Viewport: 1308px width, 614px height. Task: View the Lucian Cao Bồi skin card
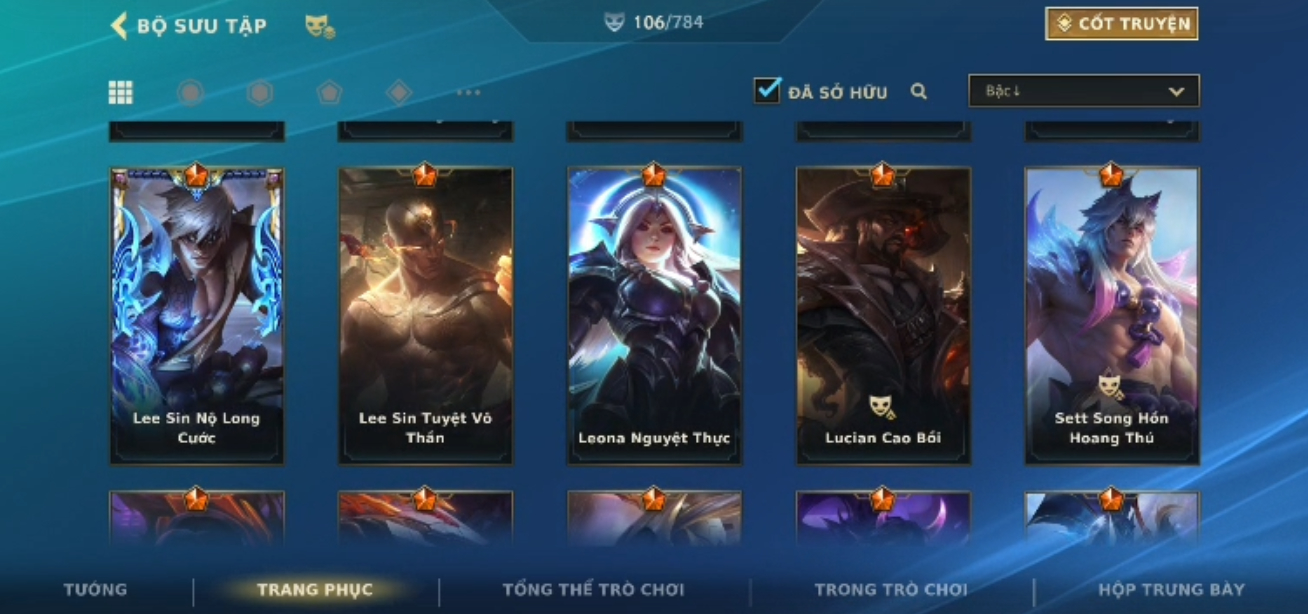[x=883, y=315]
